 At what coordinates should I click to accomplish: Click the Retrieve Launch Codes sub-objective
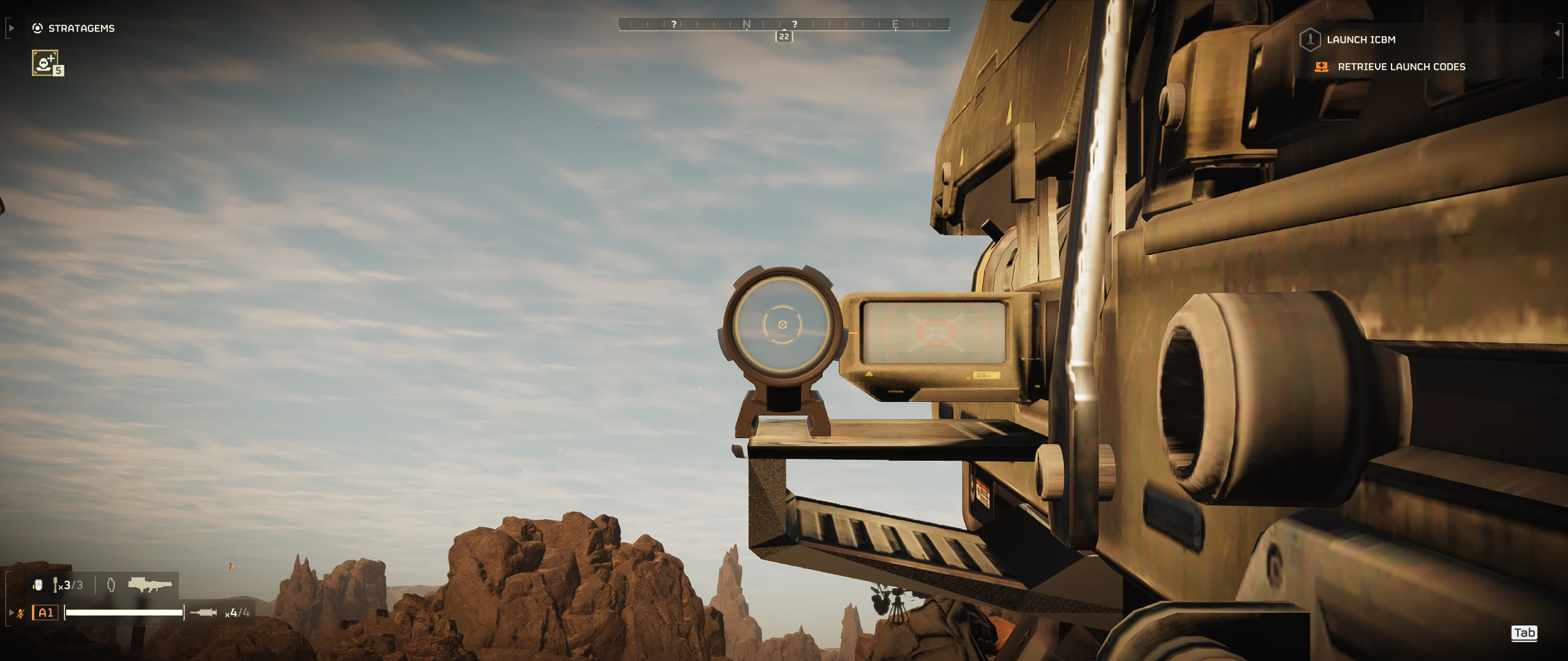coord(1401,67)
